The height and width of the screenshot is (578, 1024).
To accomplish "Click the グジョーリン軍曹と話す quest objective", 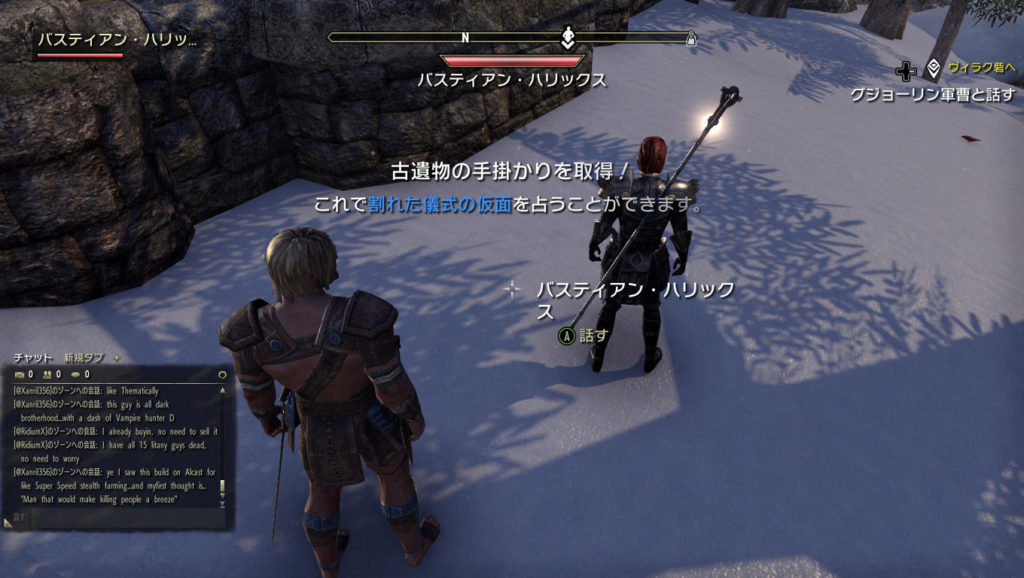I will [932, 95].
